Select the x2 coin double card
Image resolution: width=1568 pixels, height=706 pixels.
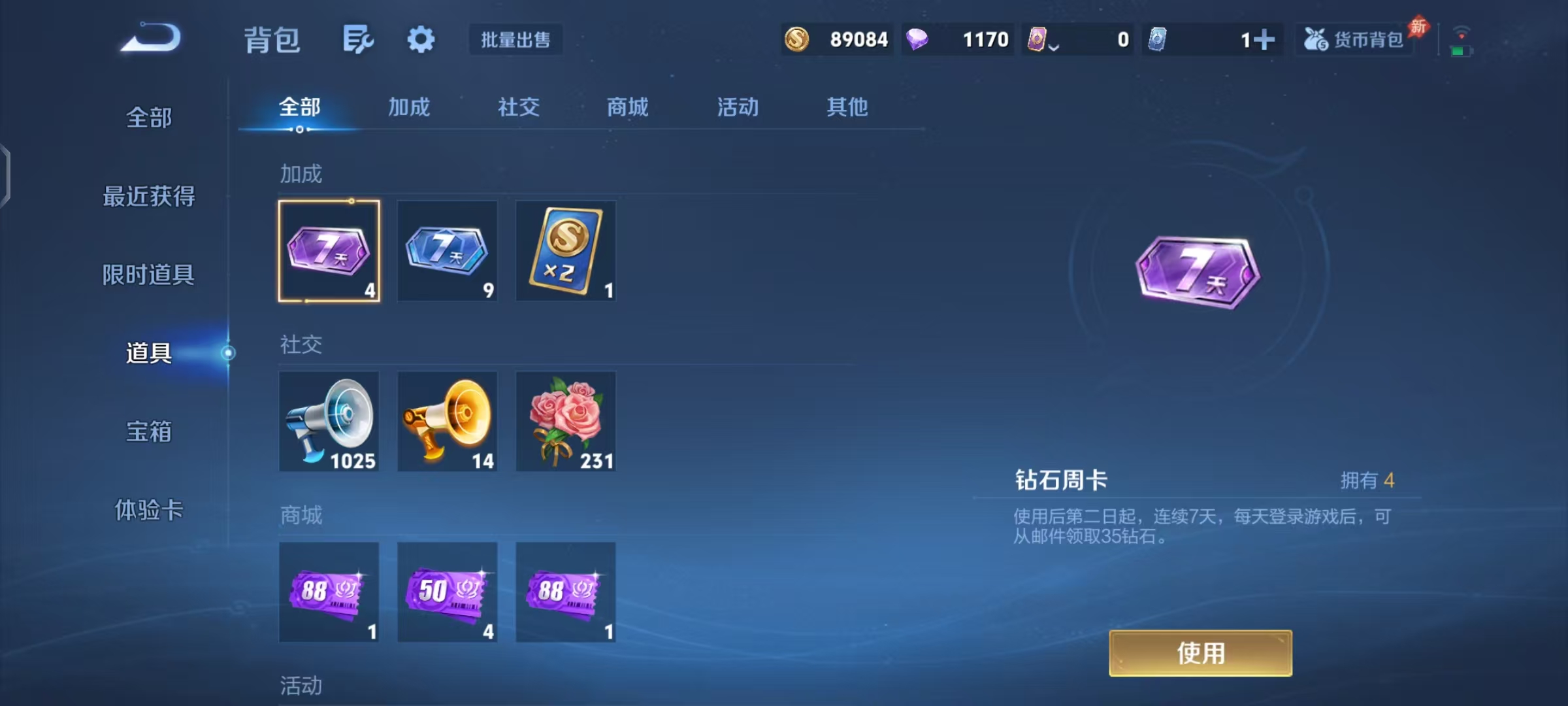tap(566, 251)
